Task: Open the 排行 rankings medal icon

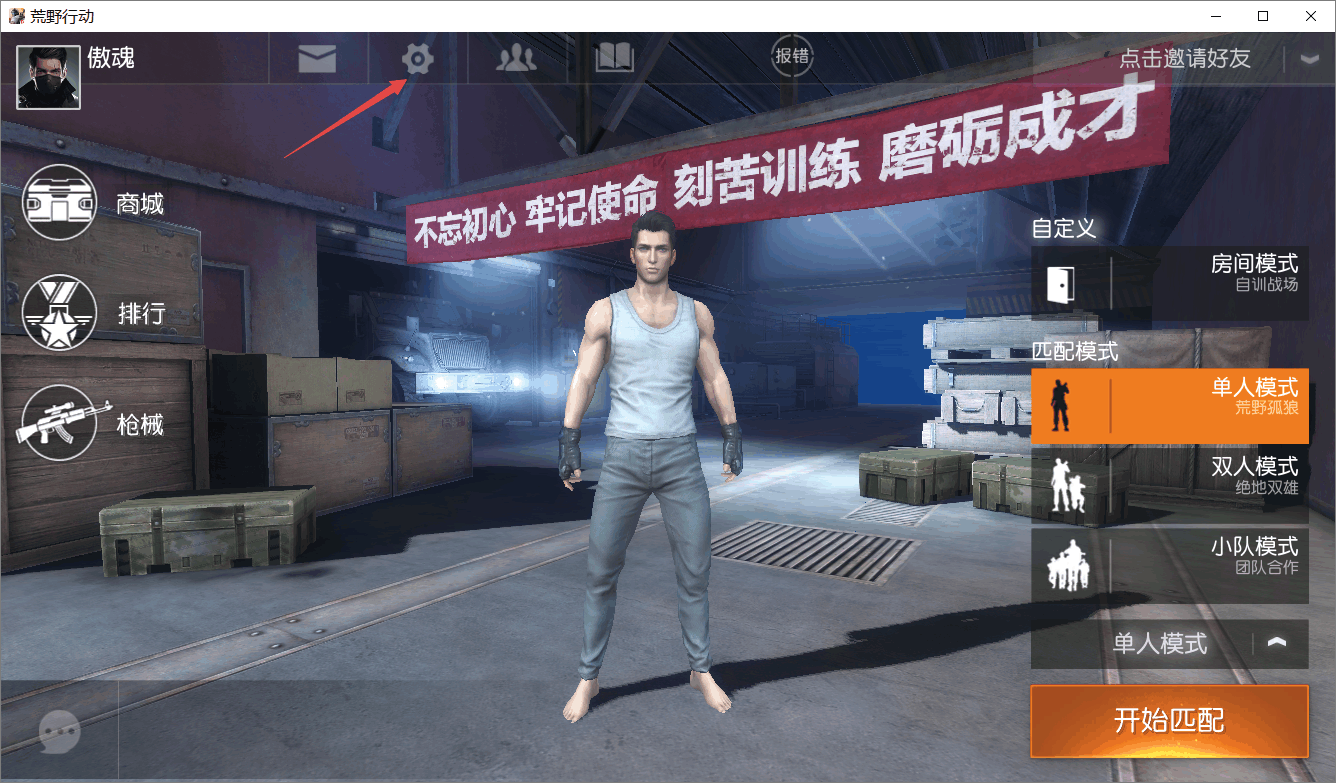Action: pyautogui.click(x=58, y=313)
